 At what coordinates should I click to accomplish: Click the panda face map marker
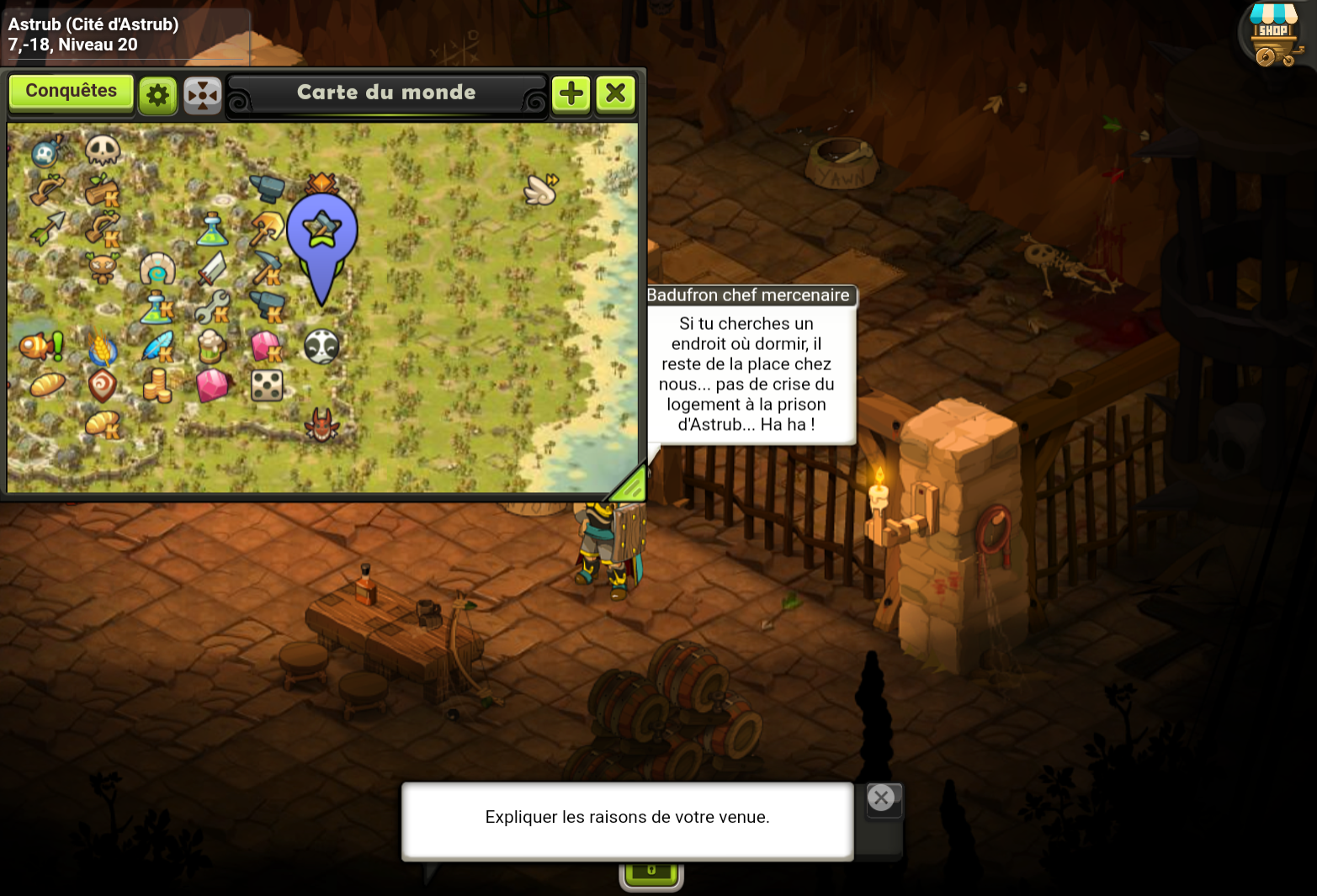coord(321,347)
